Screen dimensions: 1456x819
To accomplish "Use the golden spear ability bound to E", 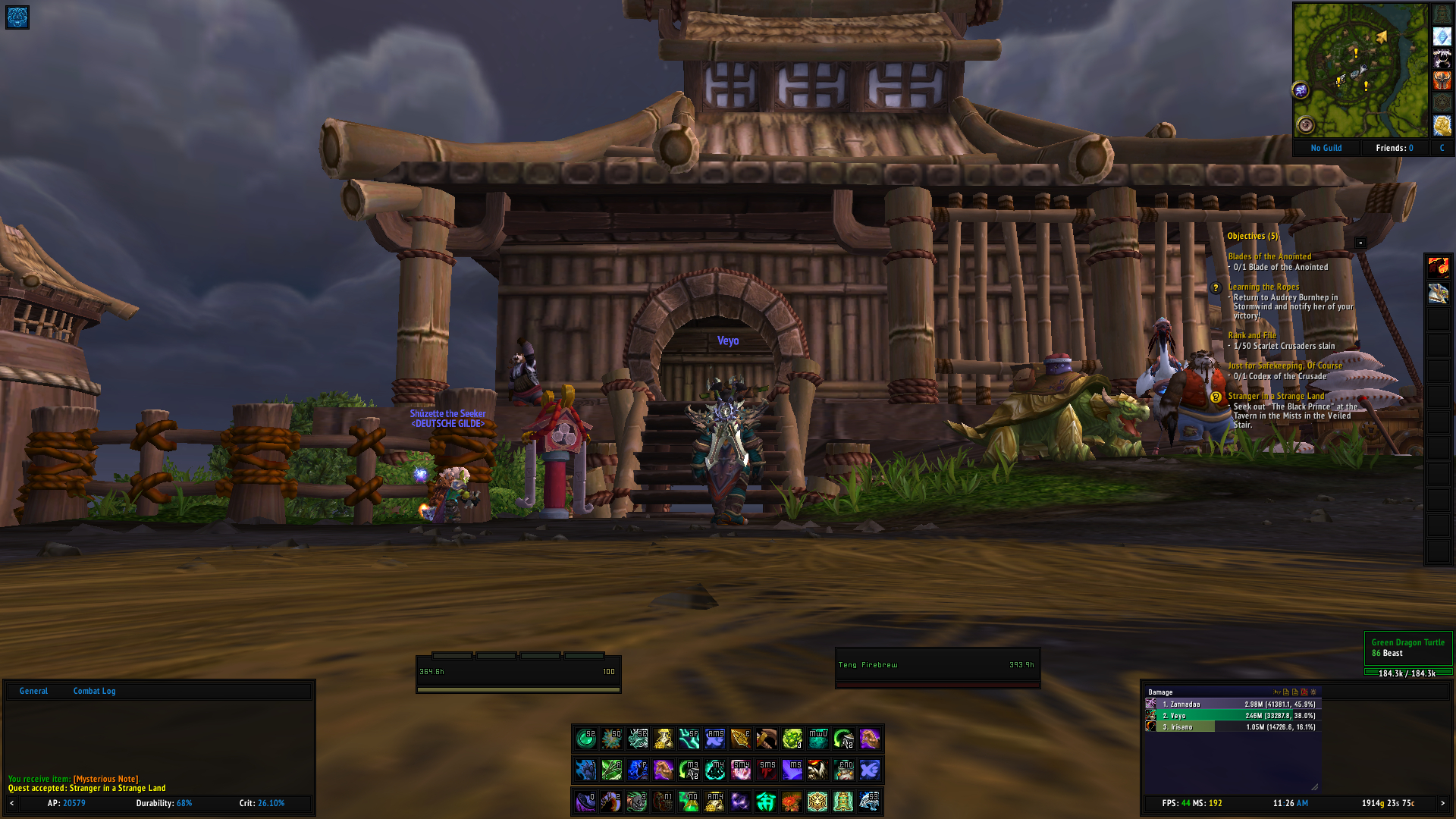I will pyautogui.click(x=740, y=738).
